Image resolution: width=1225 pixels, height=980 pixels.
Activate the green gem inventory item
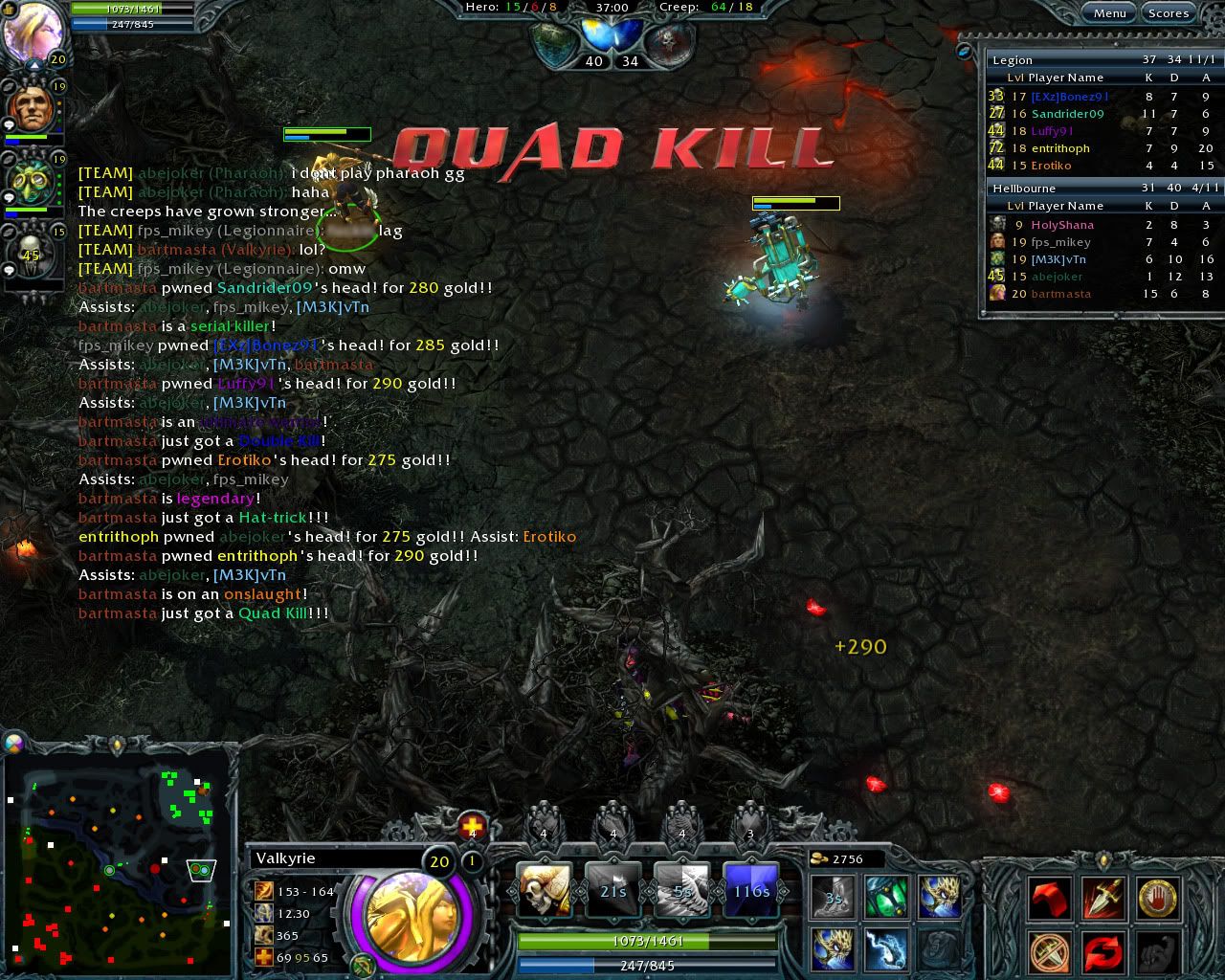coord(886,898)
